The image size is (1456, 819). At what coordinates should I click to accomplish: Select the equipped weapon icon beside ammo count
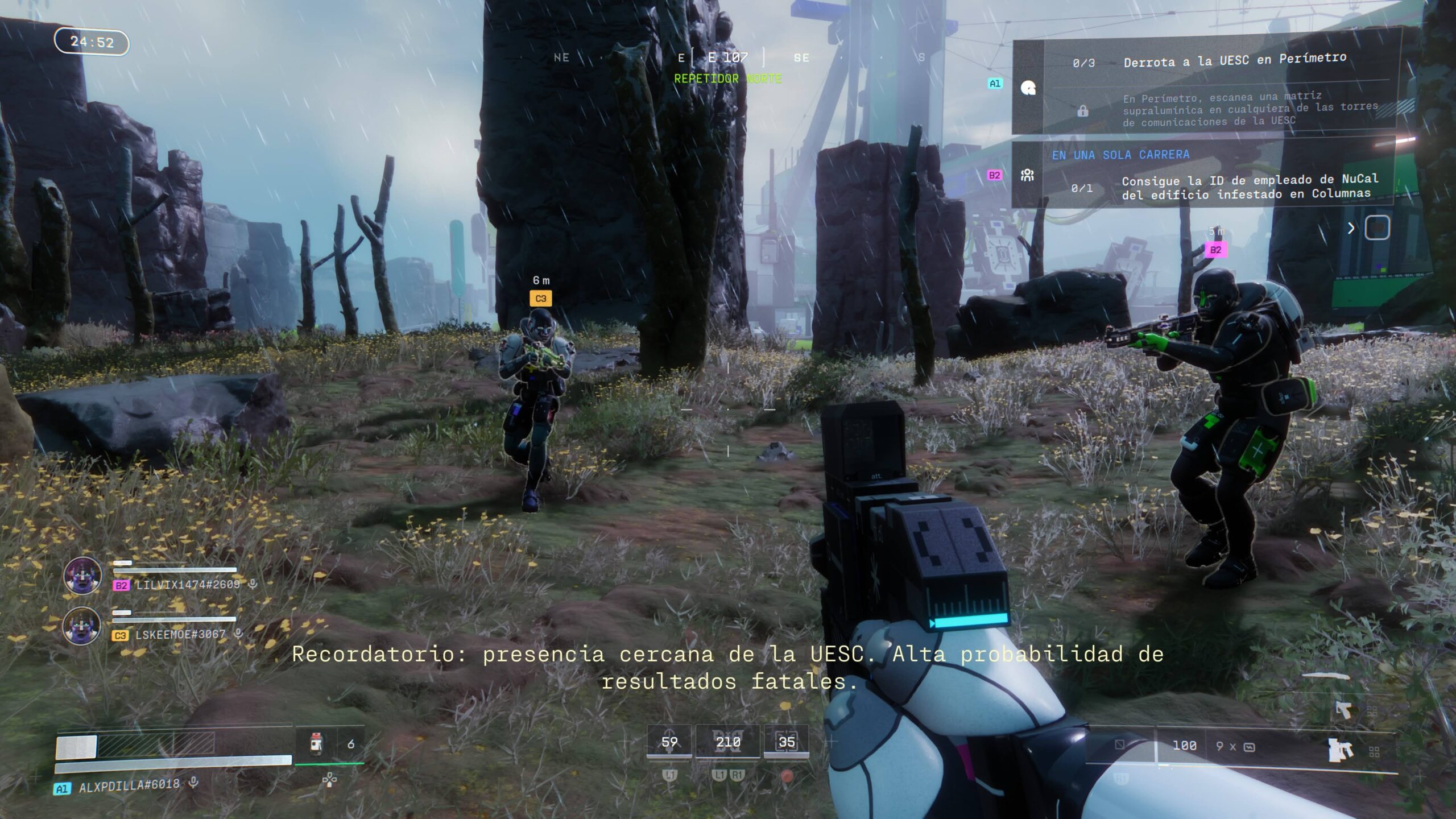click(1340, 750)
